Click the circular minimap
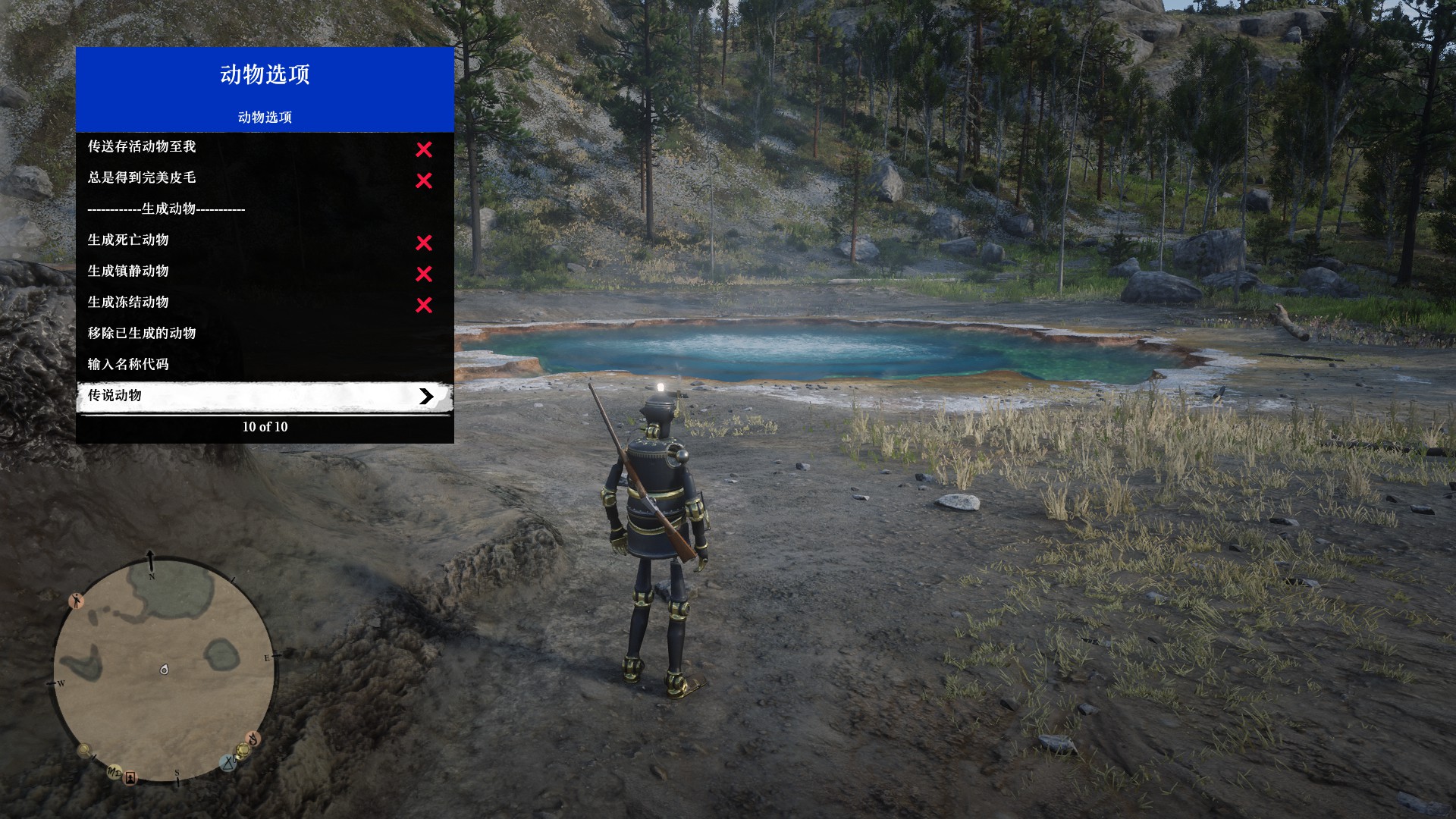The image size is (1456, 819). 163,671
